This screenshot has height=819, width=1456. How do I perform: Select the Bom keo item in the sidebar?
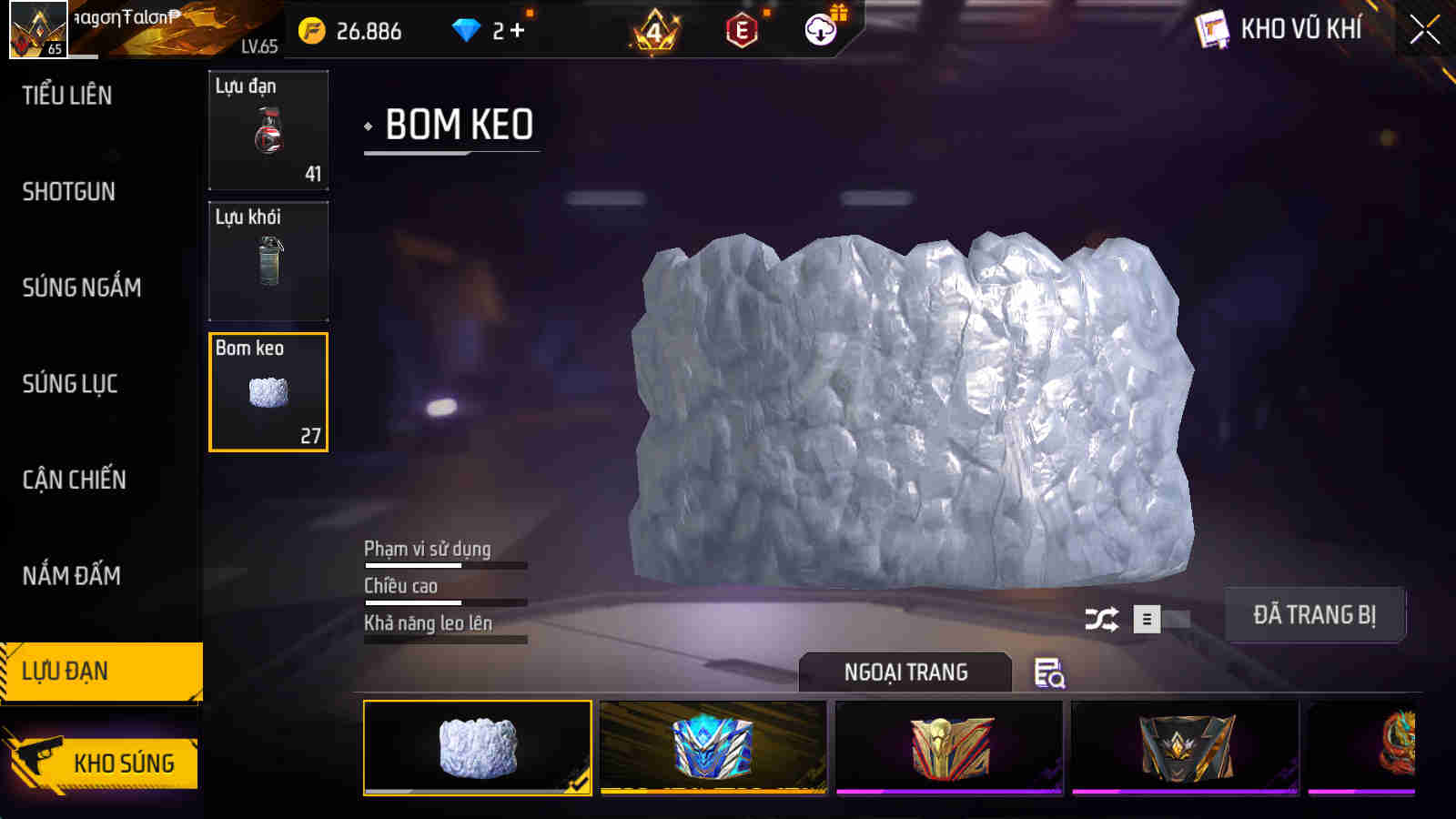[x=268, y=391]
